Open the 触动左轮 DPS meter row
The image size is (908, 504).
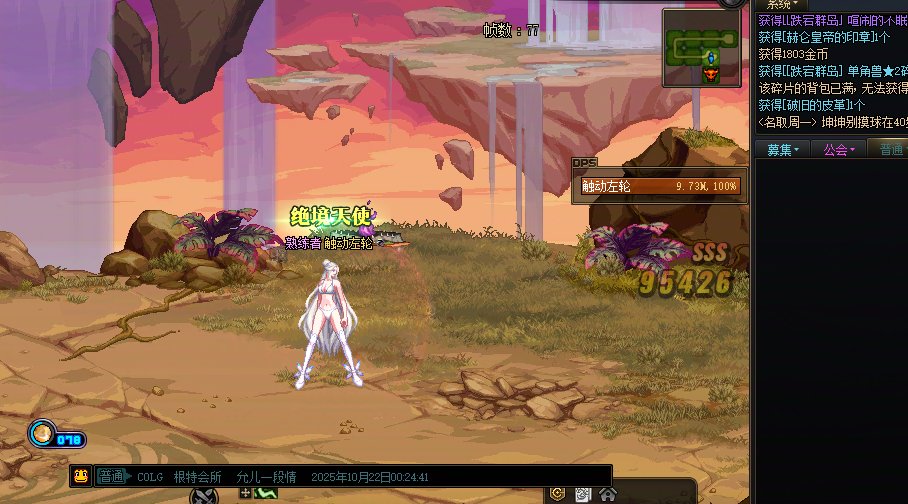[x=659, y=186]
